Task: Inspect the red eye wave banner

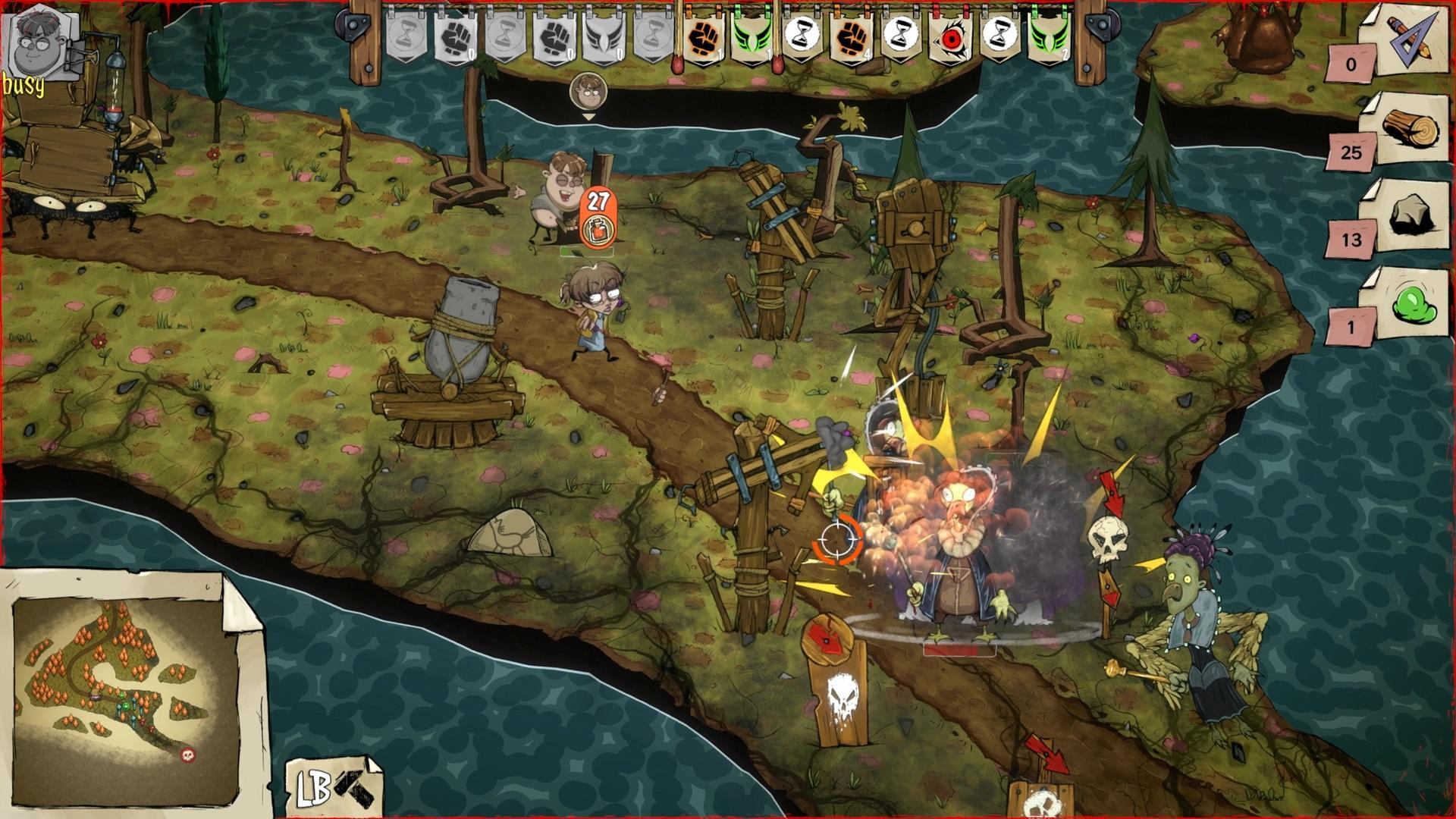Action: (x=949, y=36)
